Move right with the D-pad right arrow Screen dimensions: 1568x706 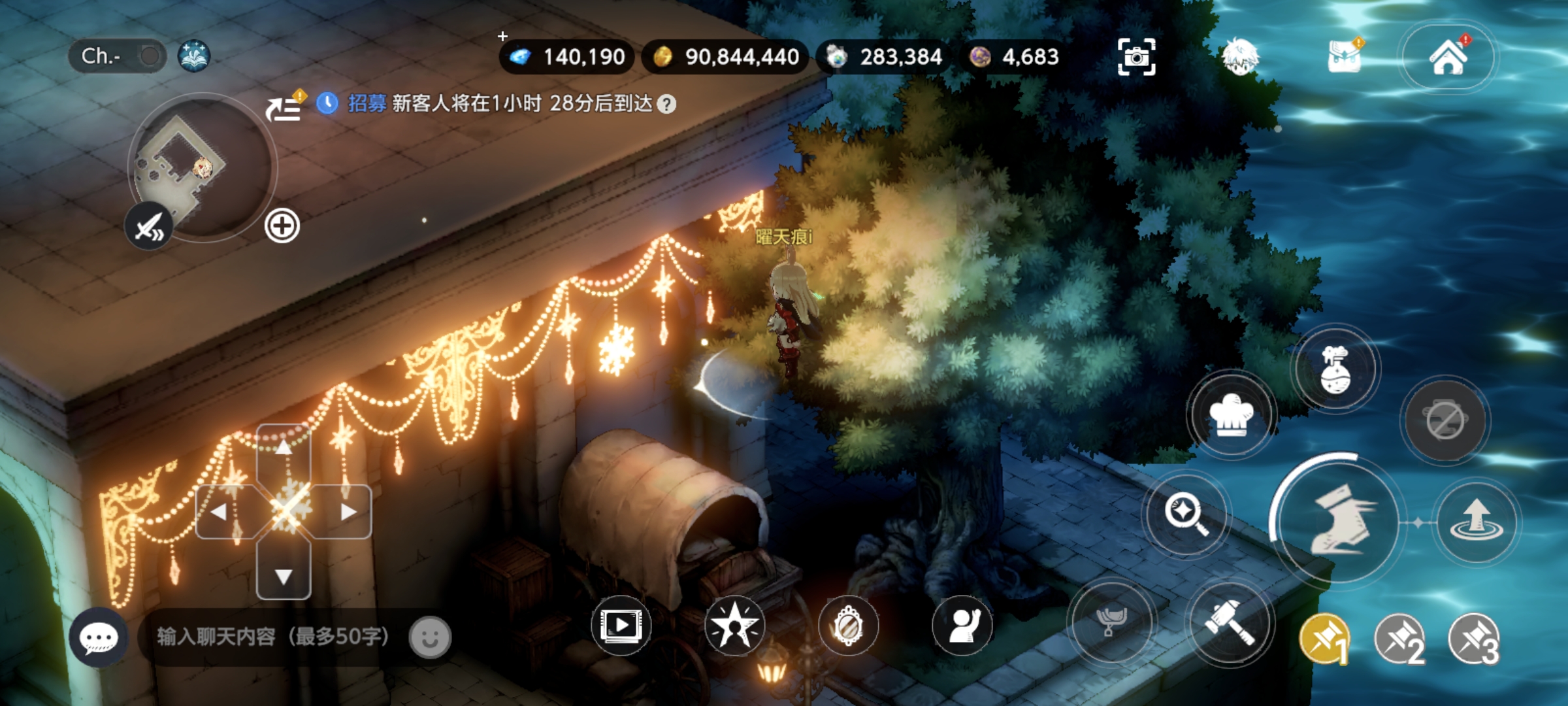tap(348, 511)
